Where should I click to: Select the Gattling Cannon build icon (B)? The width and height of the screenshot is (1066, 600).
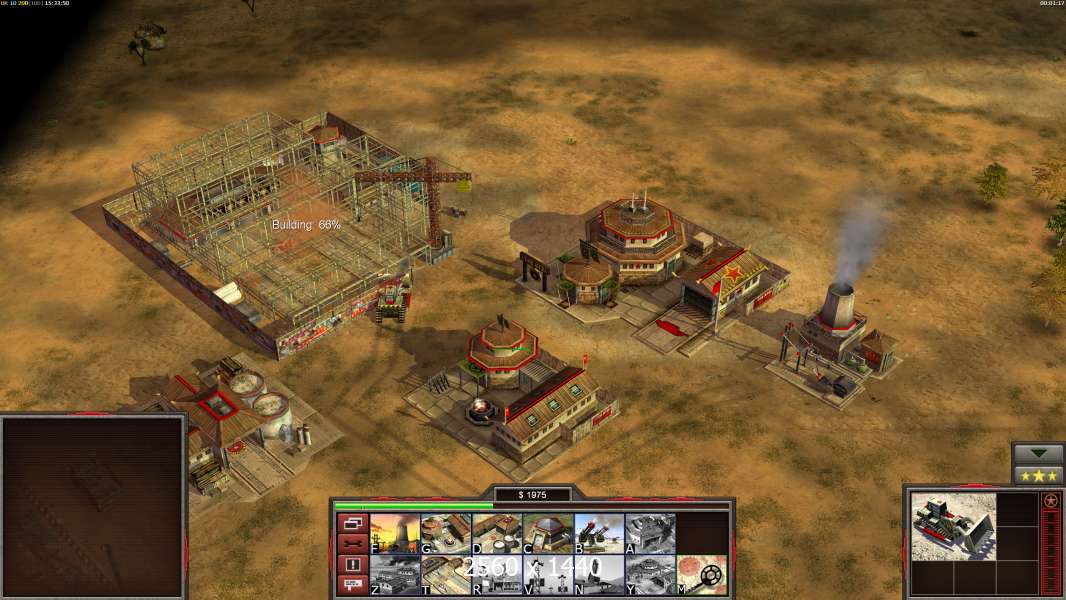coord(599,533)
